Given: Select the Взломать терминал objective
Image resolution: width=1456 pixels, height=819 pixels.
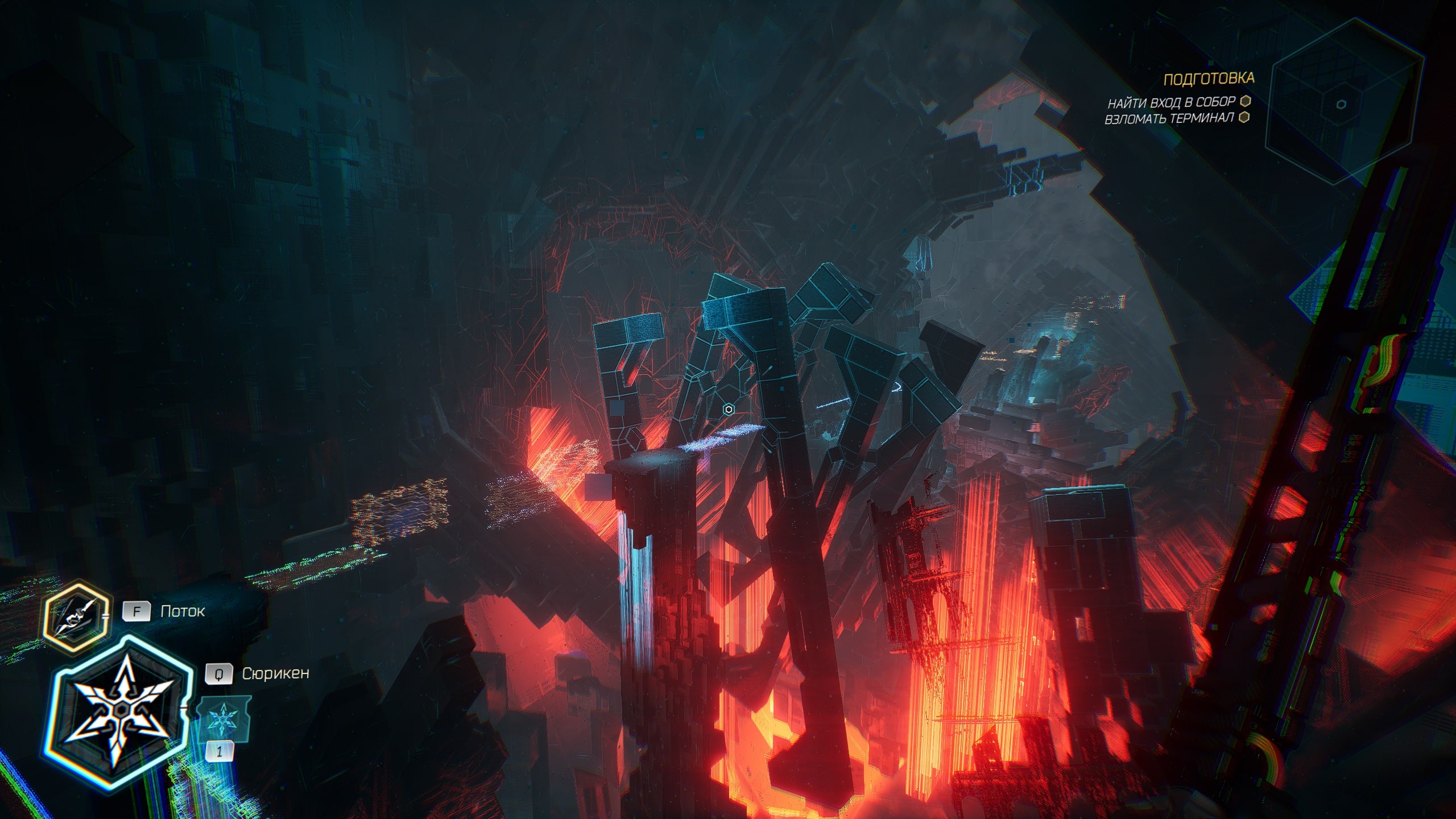Looking at the screenshot, I should click(1169, 119).
